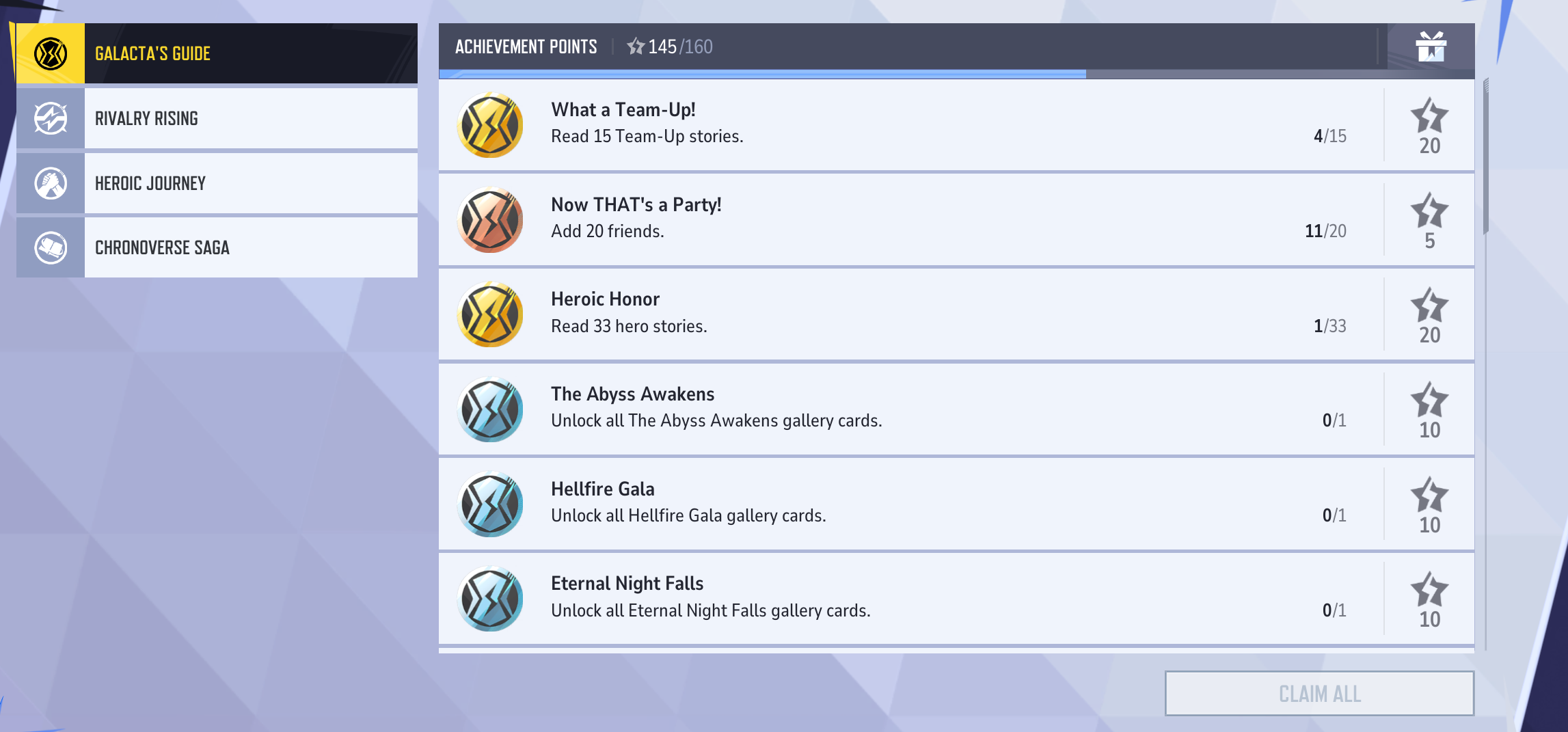Switch to the Rivalry Rising tab

point(249,117)
